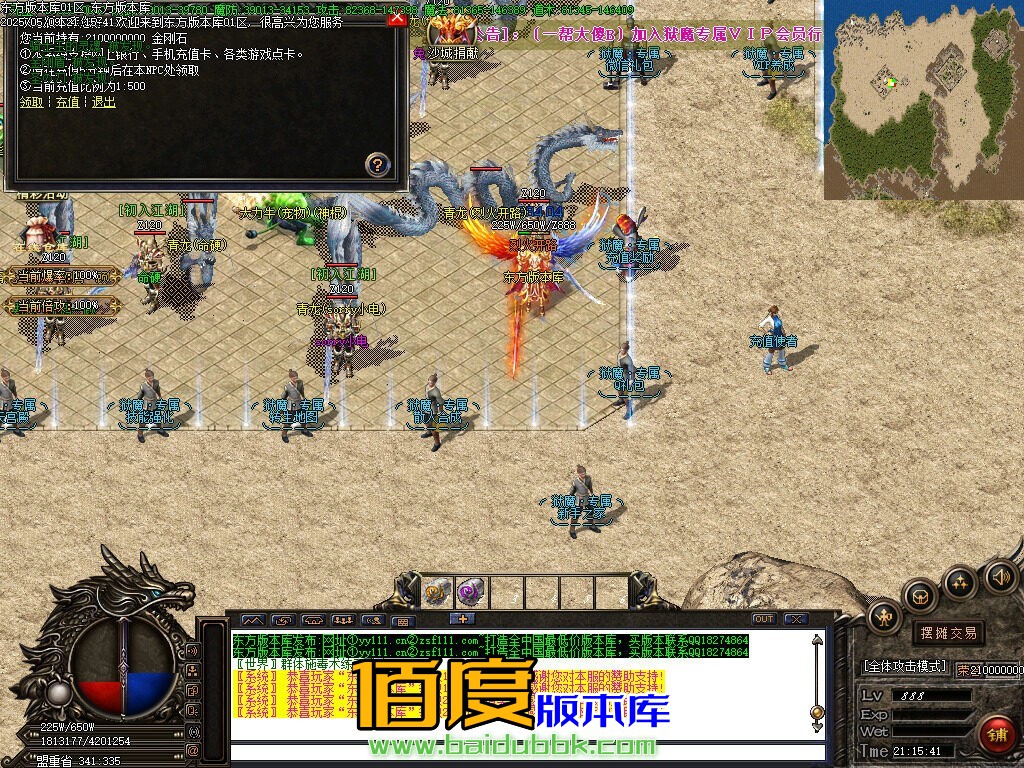Viewport: 1024px width, 768px height.
Task: Open the character equipment icon
Action: 884,617
